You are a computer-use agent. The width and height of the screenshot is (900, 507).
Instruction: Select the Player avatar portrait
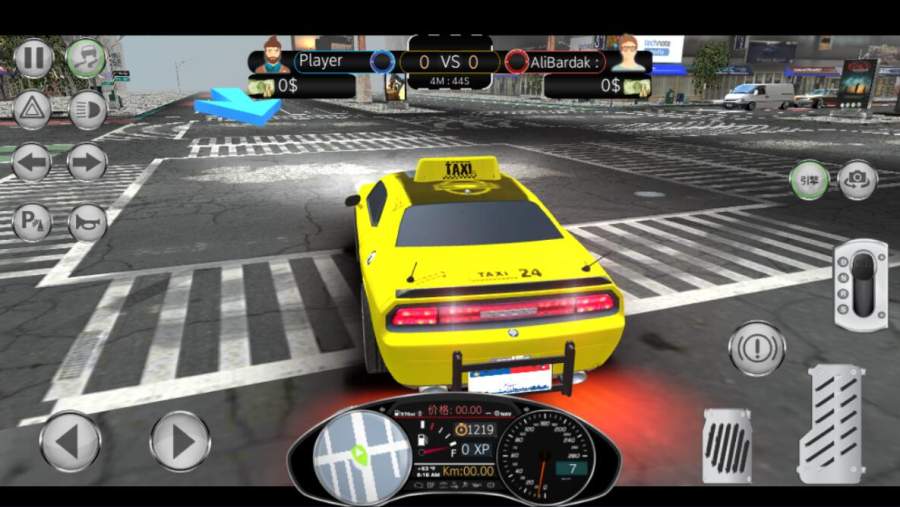270,56
